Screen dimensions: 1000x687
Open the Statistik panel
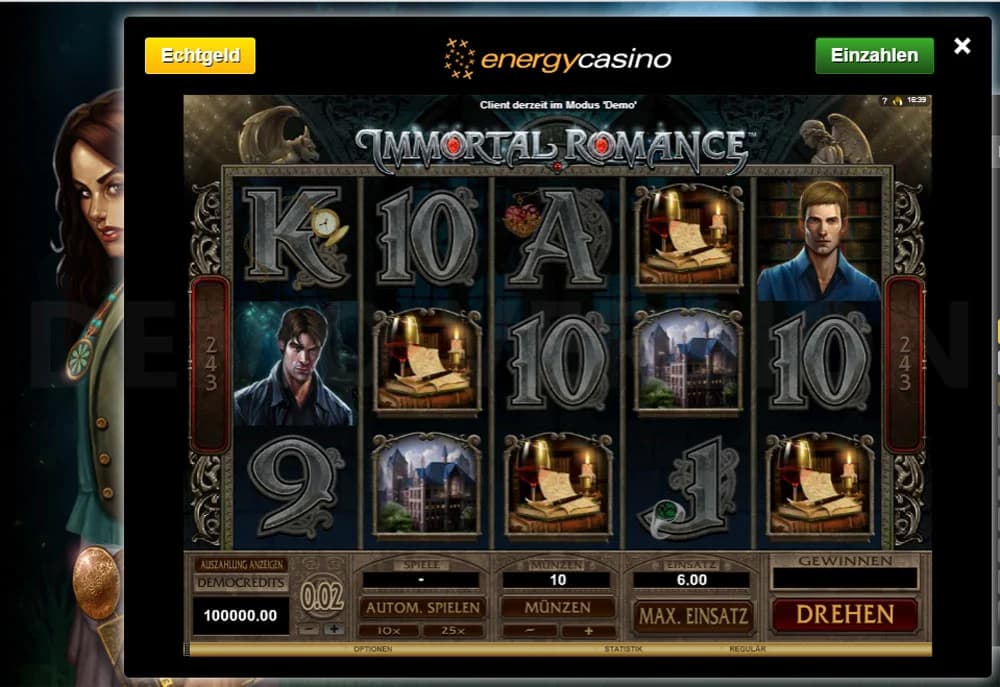622,649
